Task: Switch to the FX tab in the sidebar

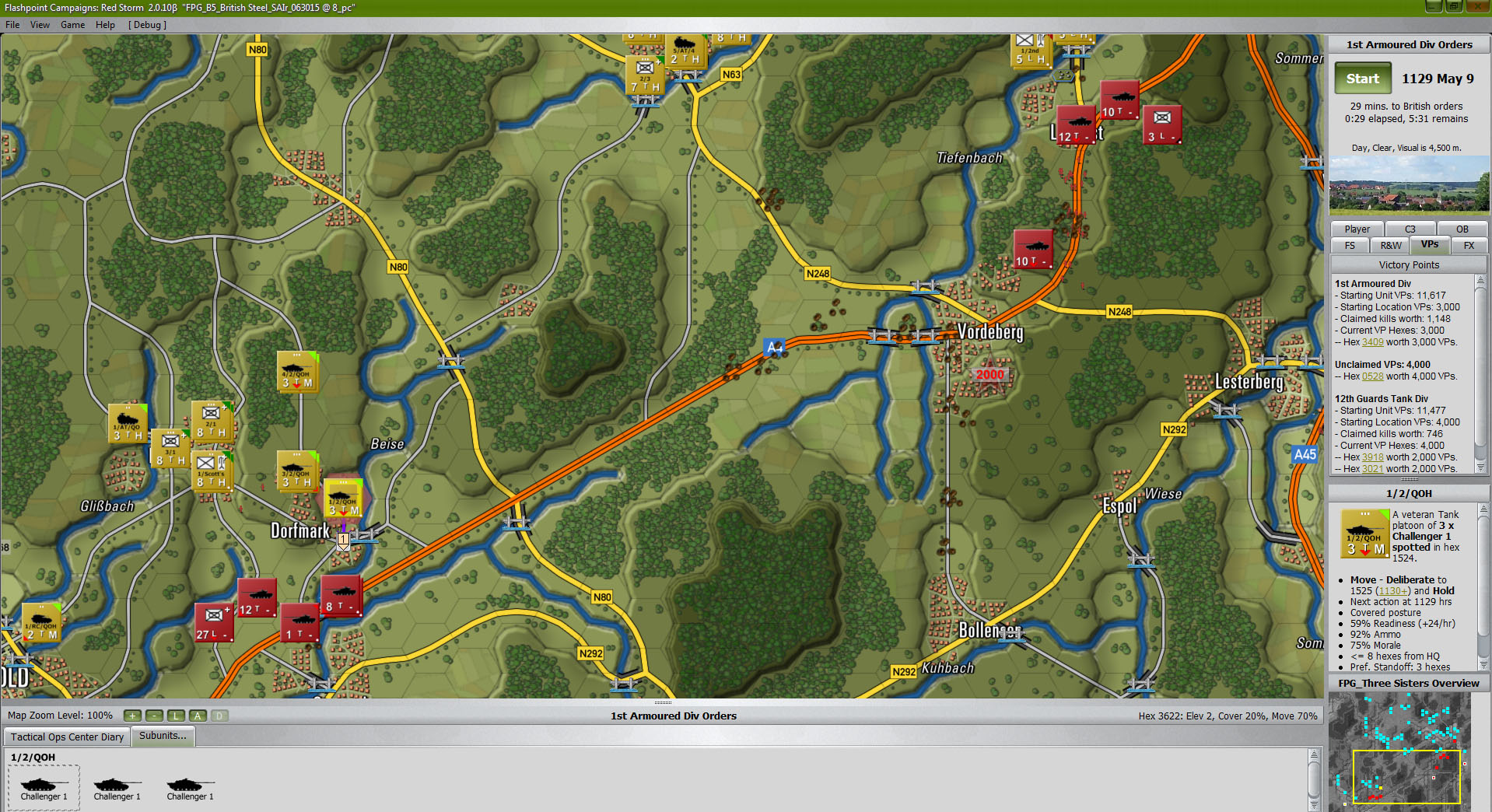Action: pos(1469,245)
